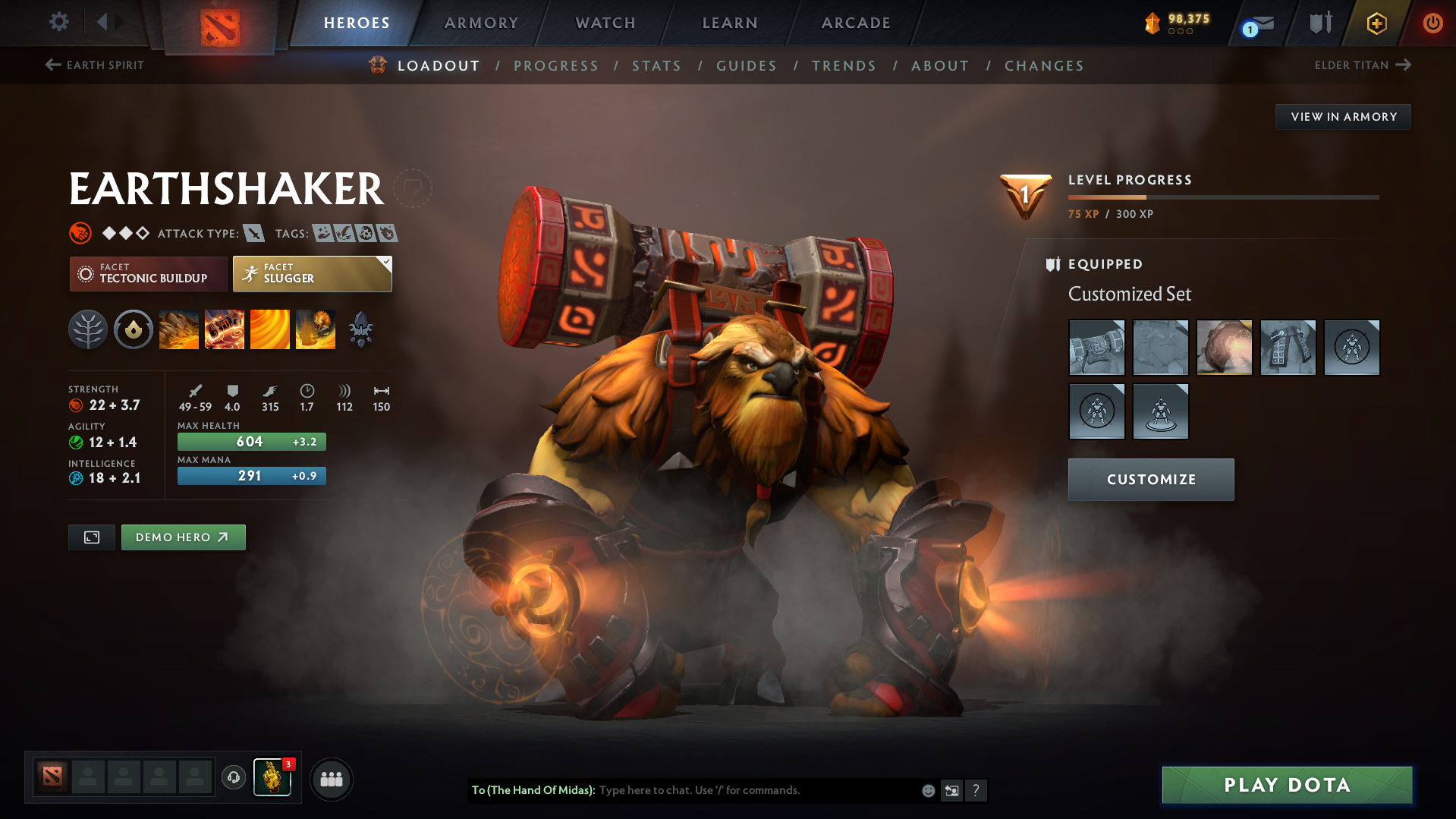Select the equipped hammer item thumbnail

point(1096,348)
